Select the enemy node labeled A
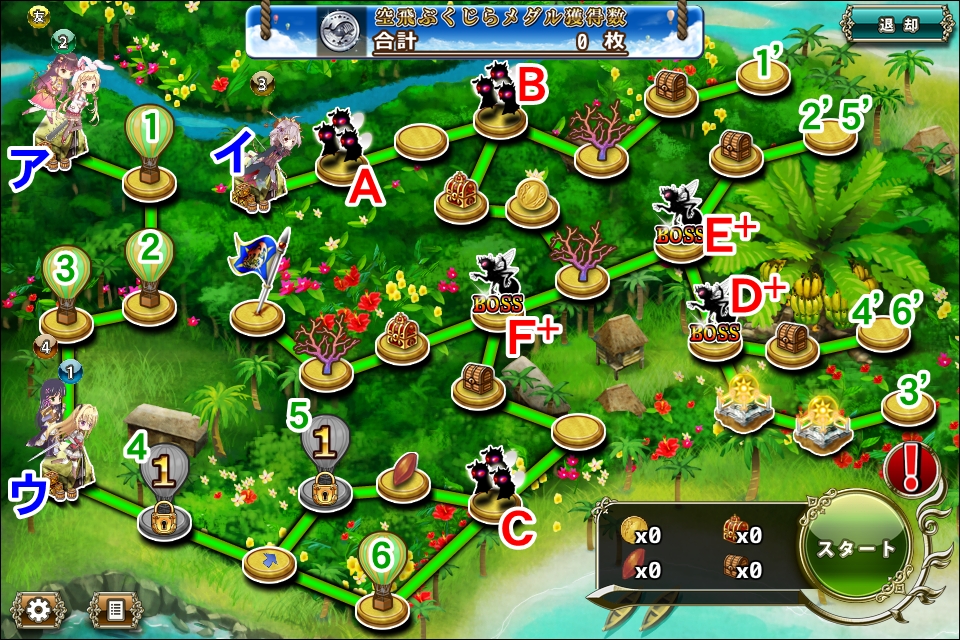The image size is (960, 640). (343, 152)
